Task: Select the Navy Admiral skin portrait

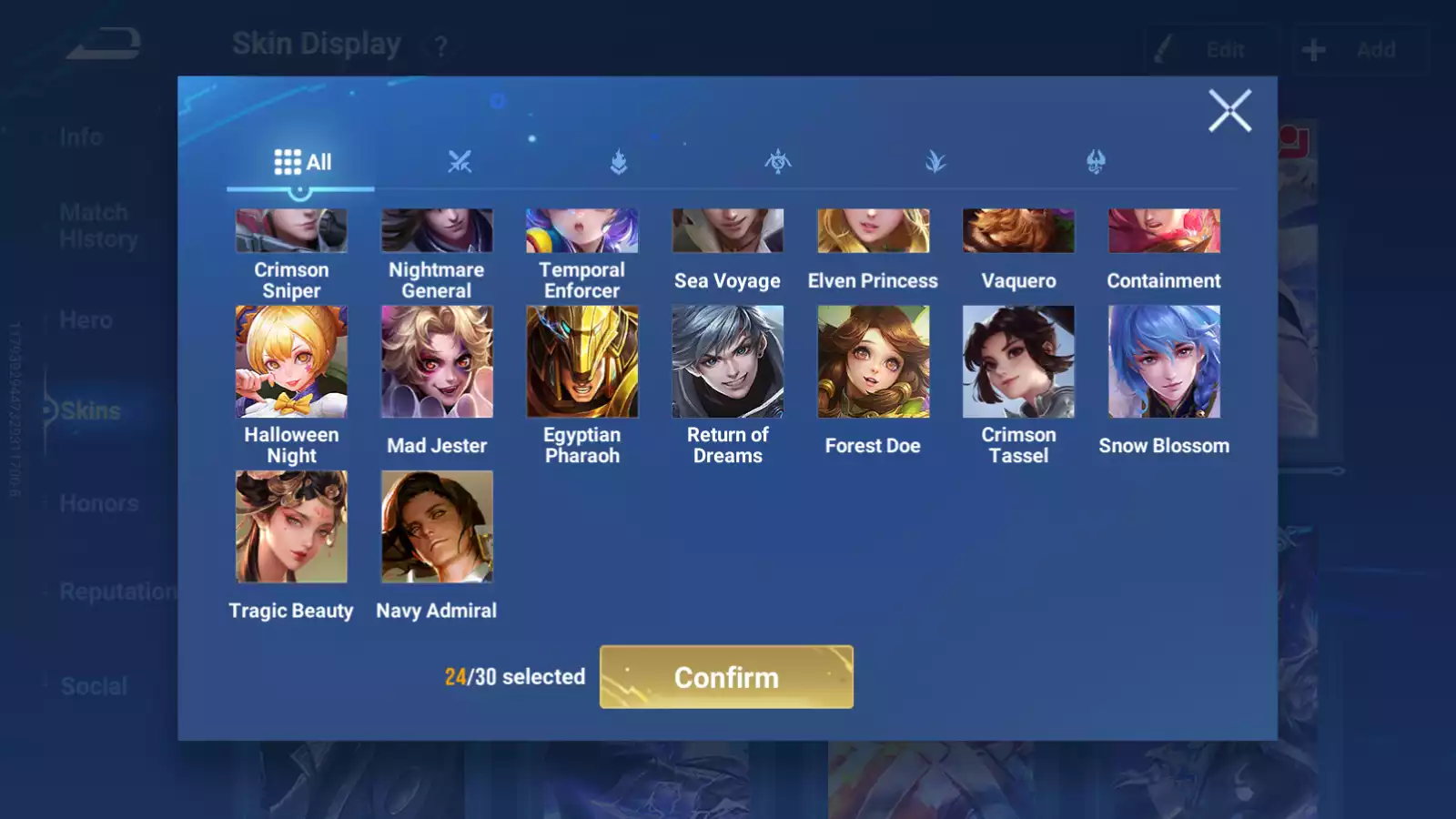Action: (437, 527)
